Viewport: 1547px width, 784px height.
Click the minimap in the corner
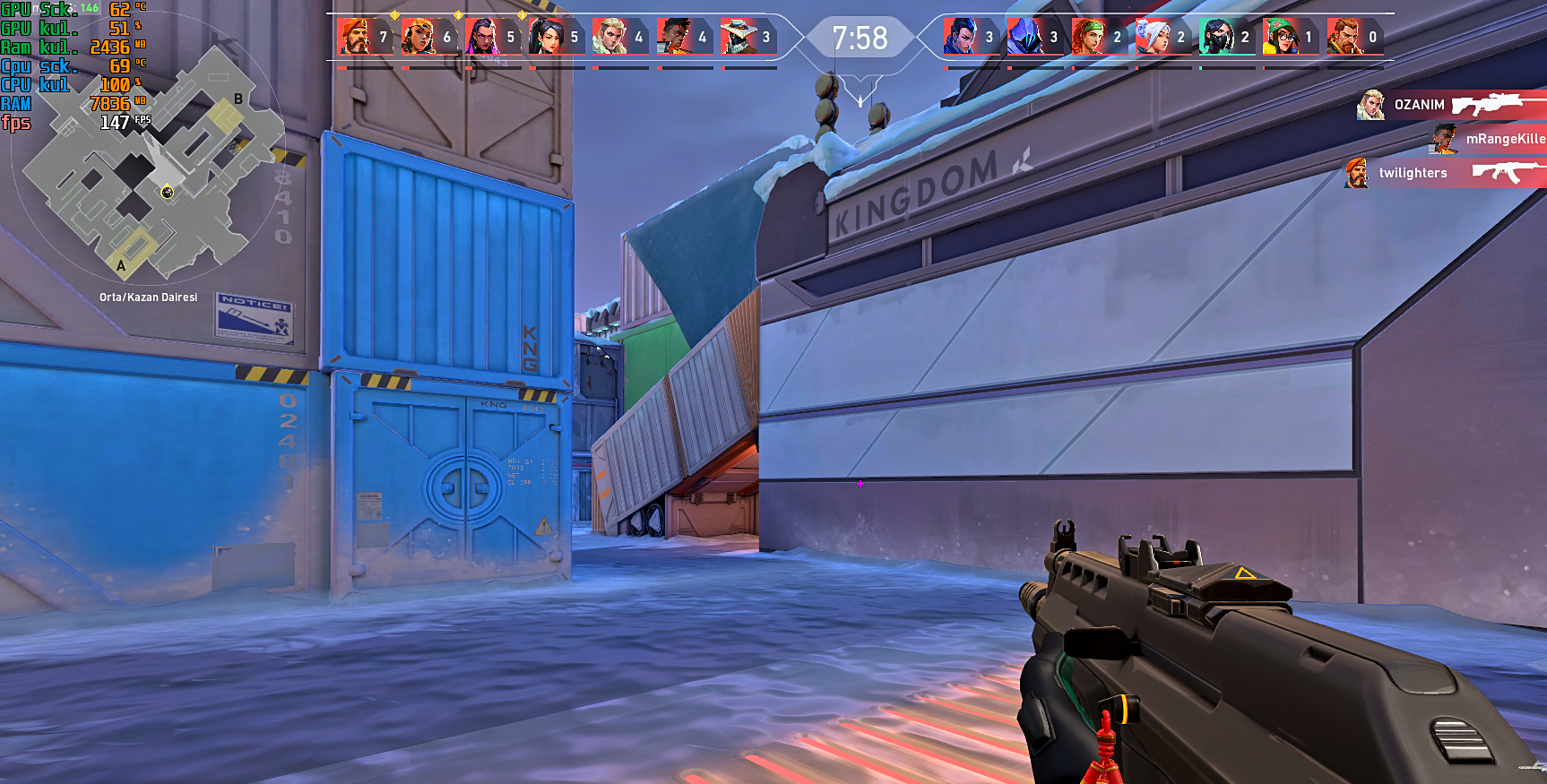click(x=148, y=166)
